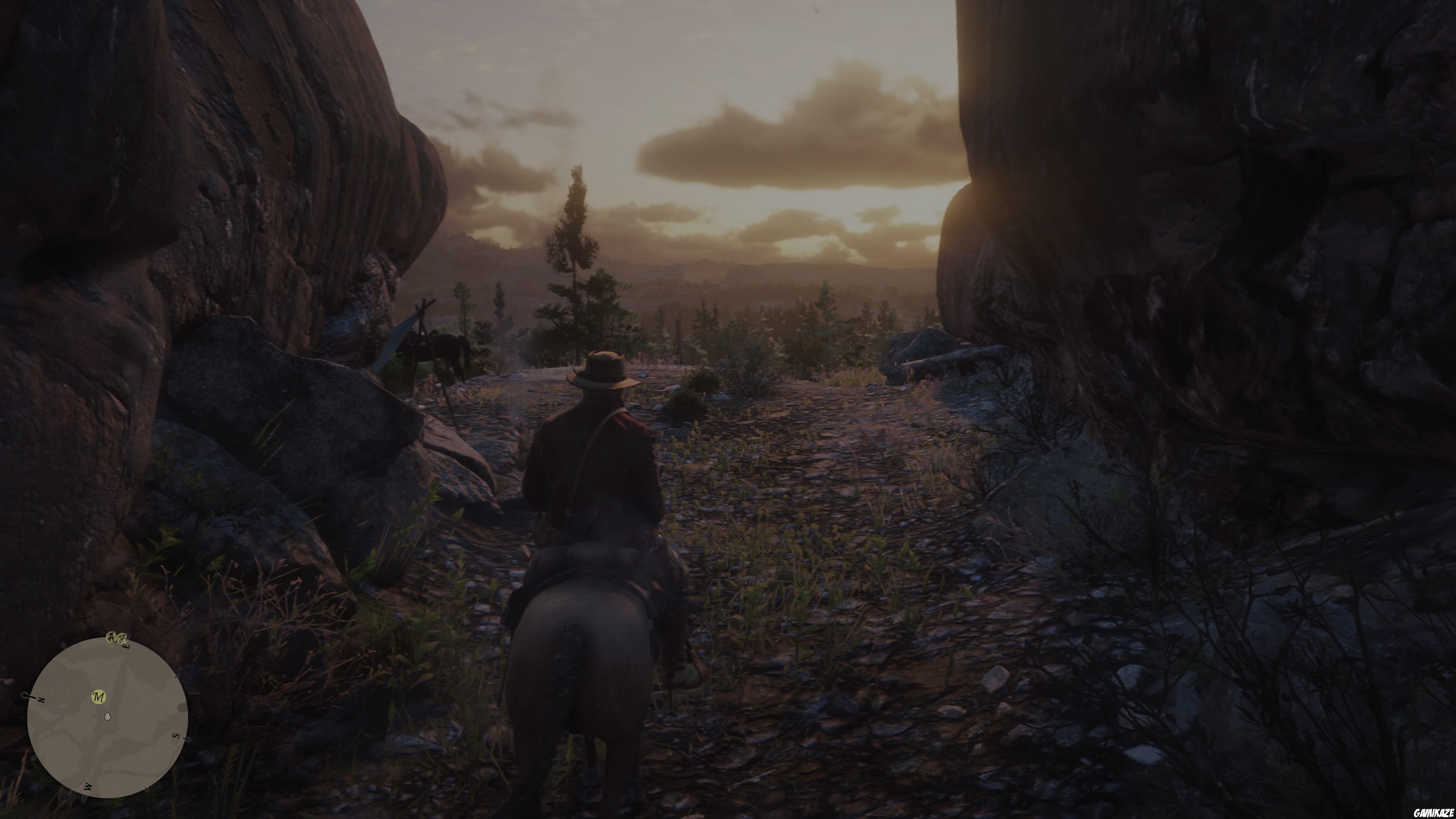The image size is (1456, 819).
Task: Click the E compass direction label
Action: point(127,646)
